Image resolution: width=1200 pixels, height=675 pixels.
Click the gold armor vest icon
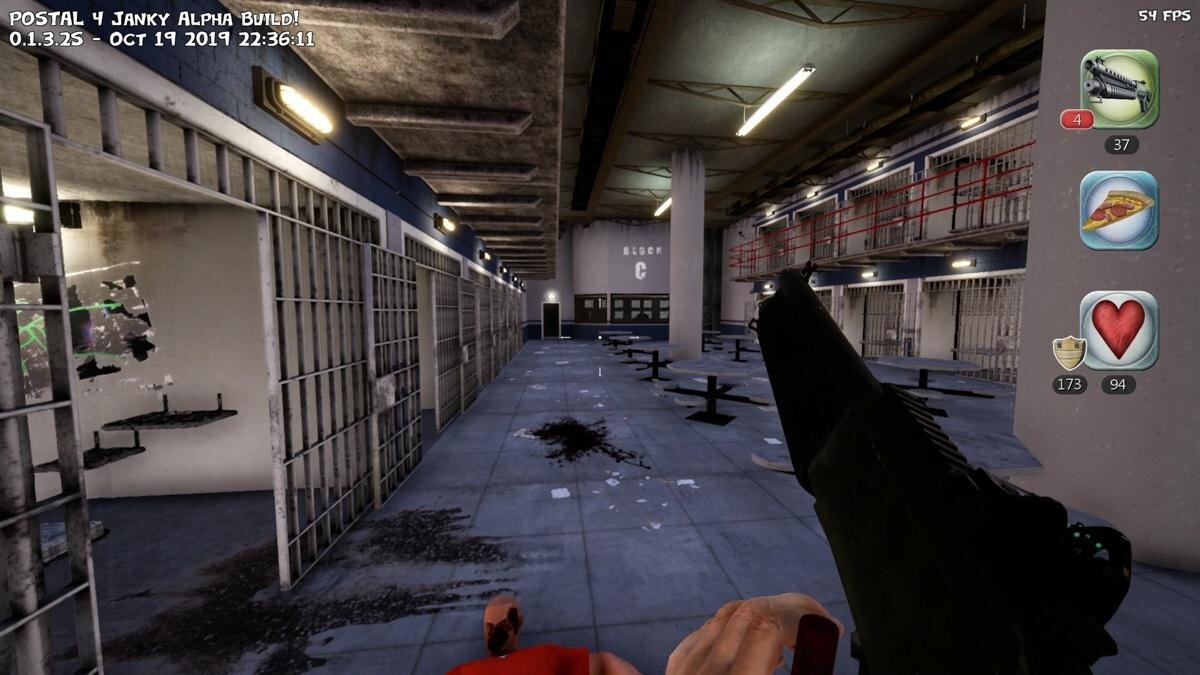click(1069, 353)
